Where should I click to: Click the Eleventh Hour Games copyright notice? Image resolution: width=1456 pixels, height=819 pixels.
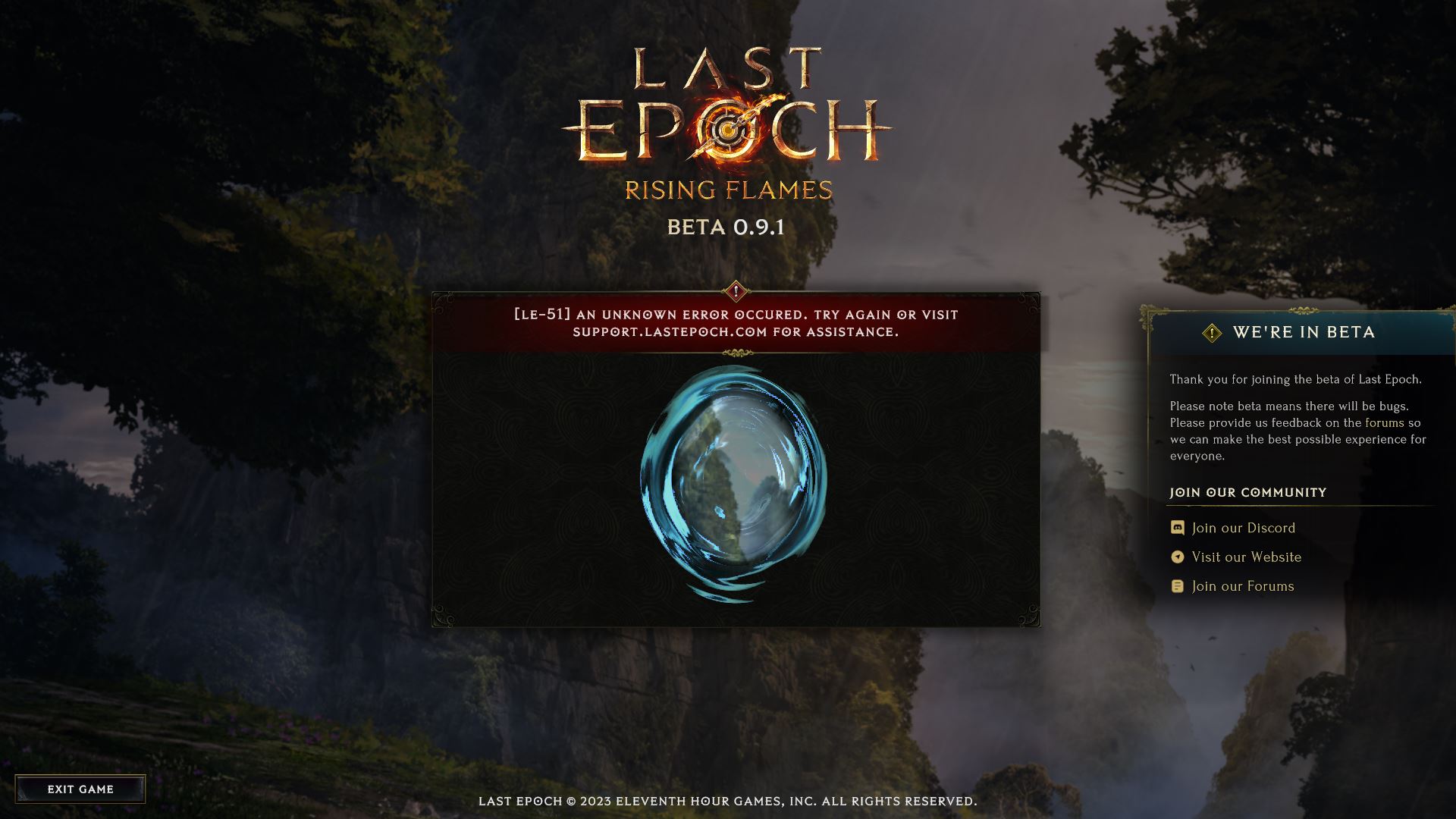(728, 799)
